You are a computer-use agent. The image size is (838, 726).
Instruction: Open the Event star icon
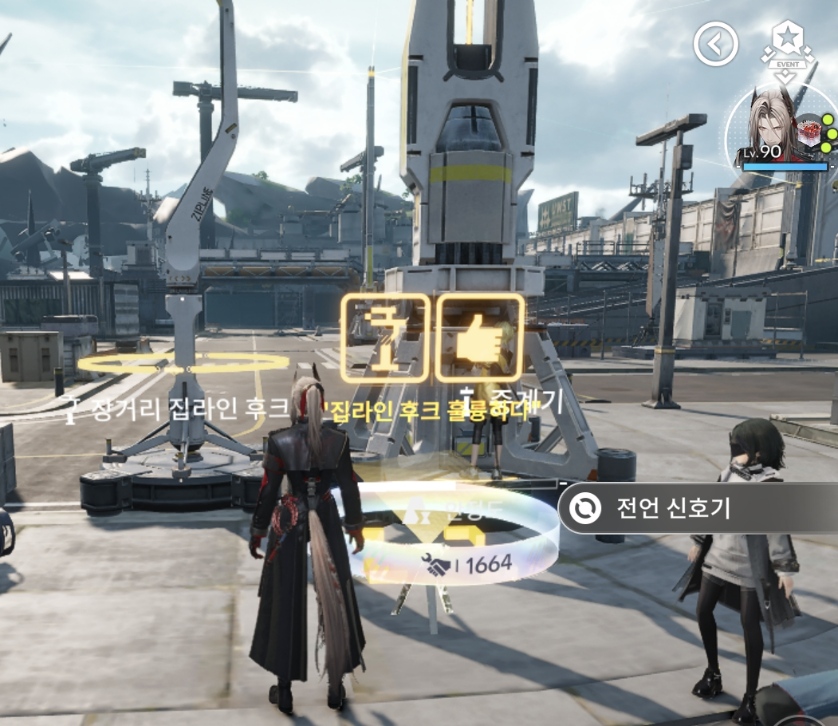[x=790, y=43]
